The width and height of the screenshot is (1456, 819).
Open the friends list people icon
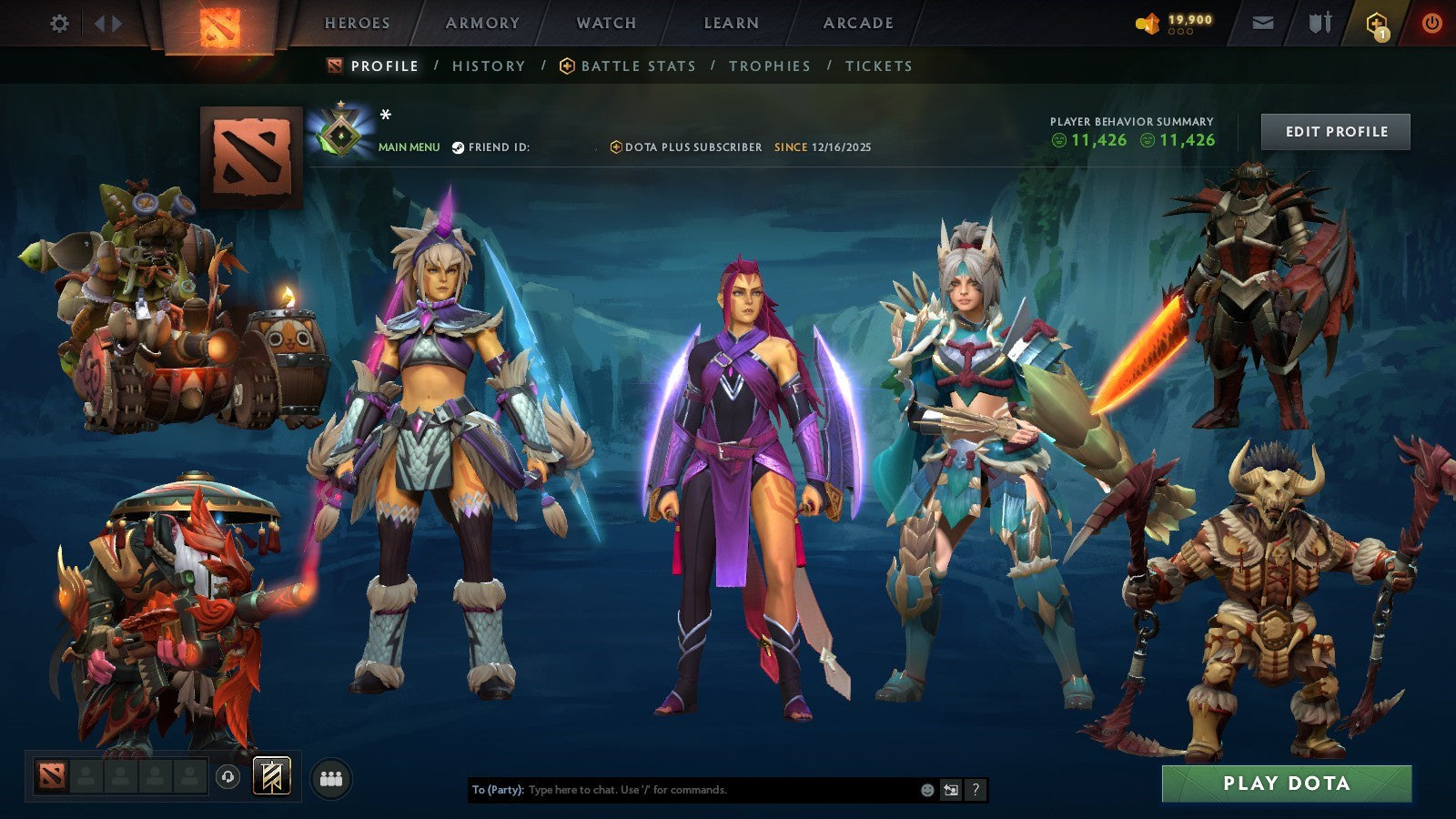click(x=332, y=775)
